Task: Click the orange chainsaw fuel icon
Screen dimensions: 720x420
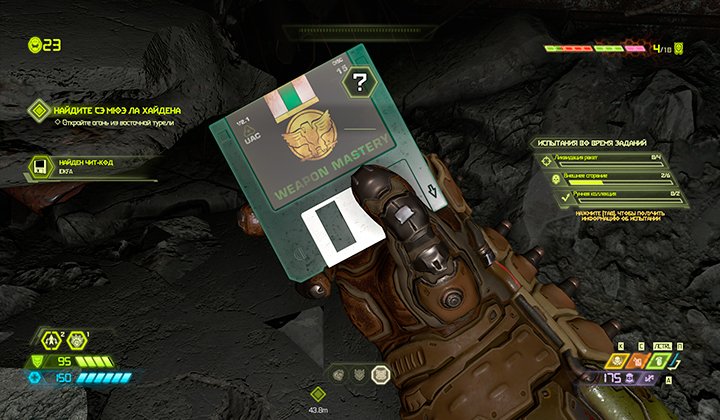Action: coord(635,362)
